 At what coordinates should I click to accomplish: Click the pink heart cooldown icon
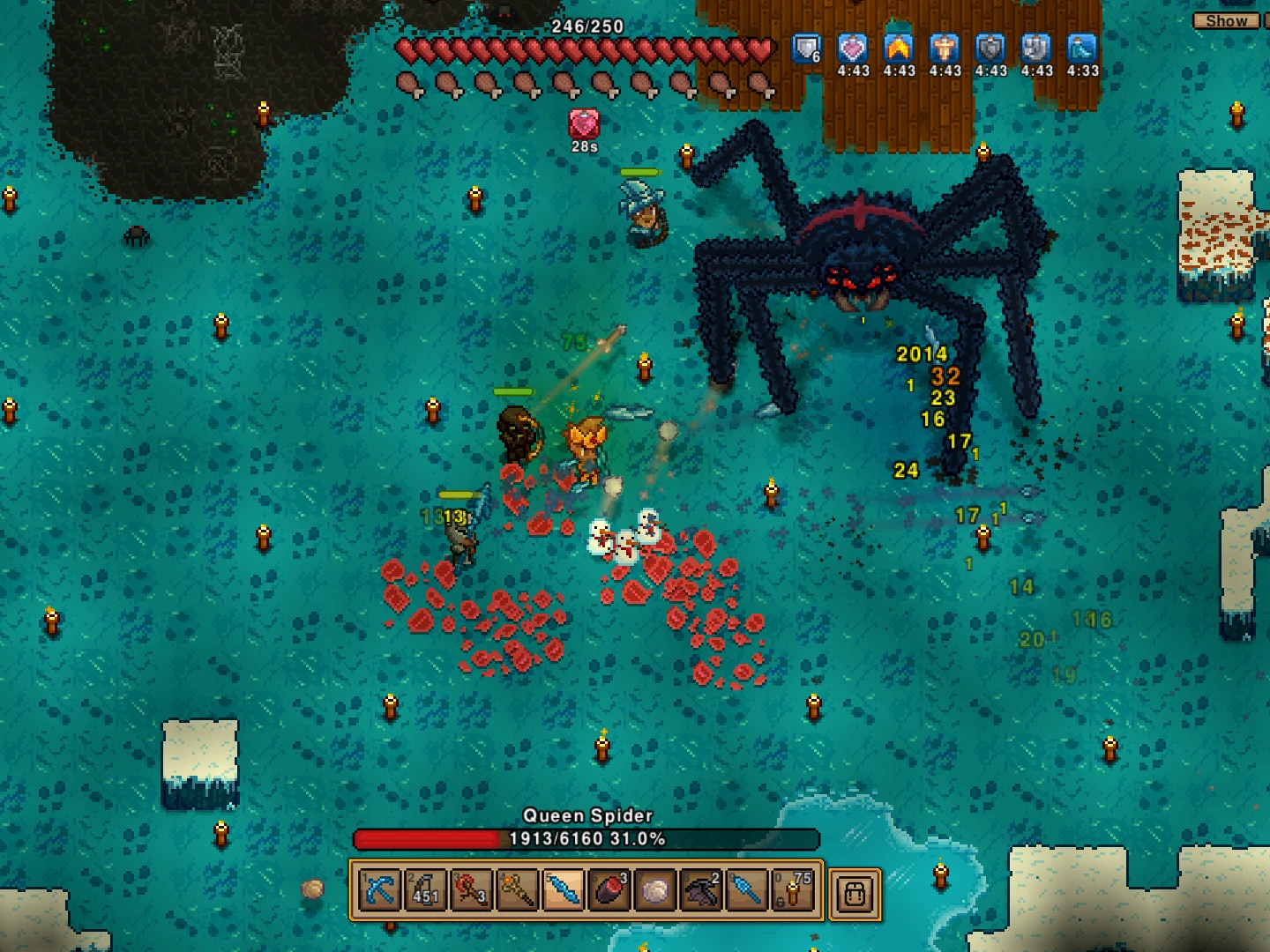coord(584,124)
